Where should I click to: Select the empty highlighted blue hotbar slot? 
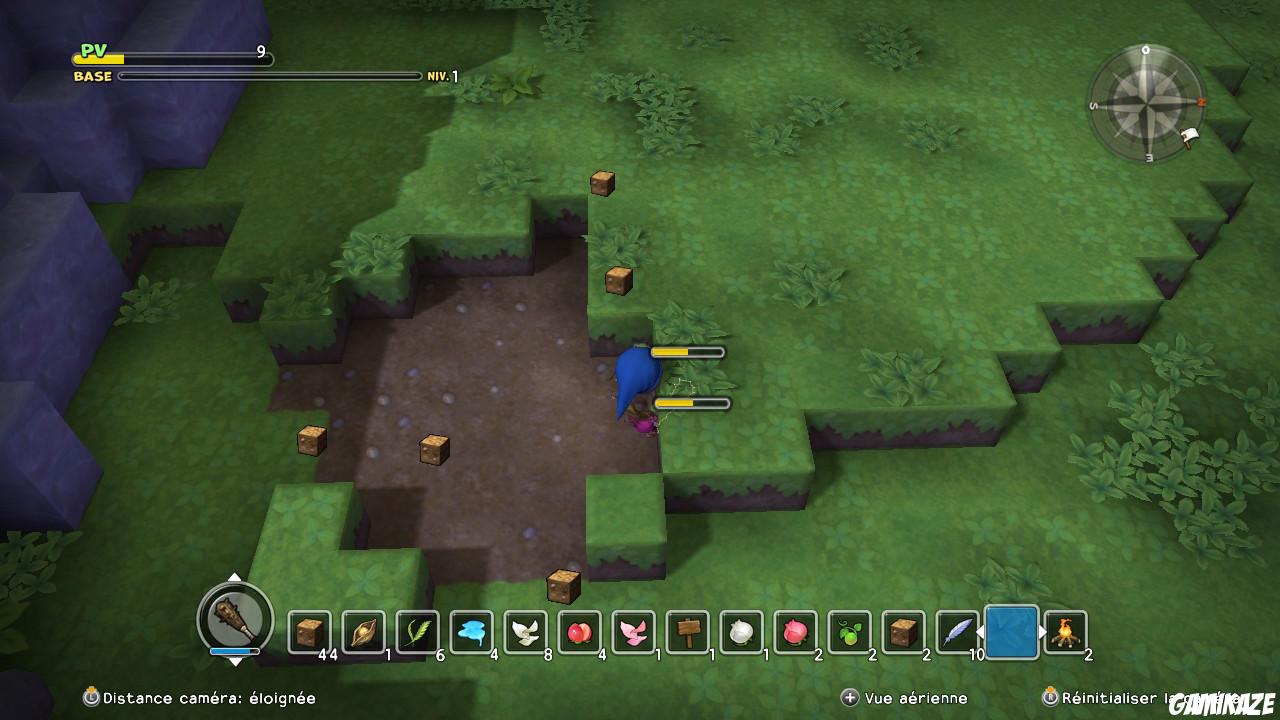(x=1010, y=630)
